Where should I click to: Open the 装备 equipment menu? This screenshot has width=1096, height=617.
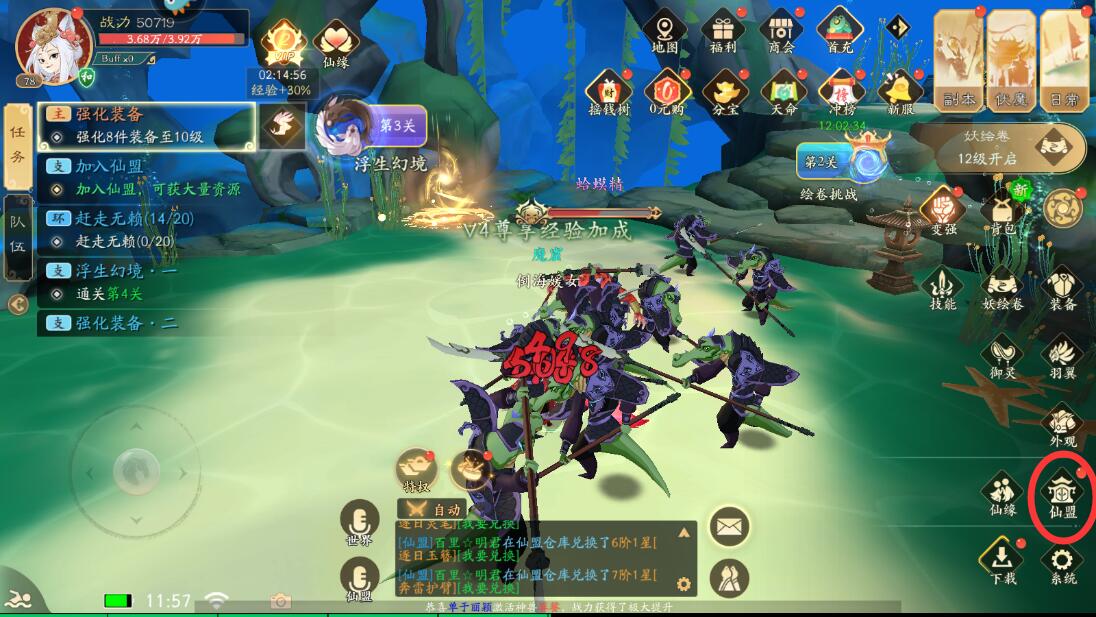coord(1062,286)
